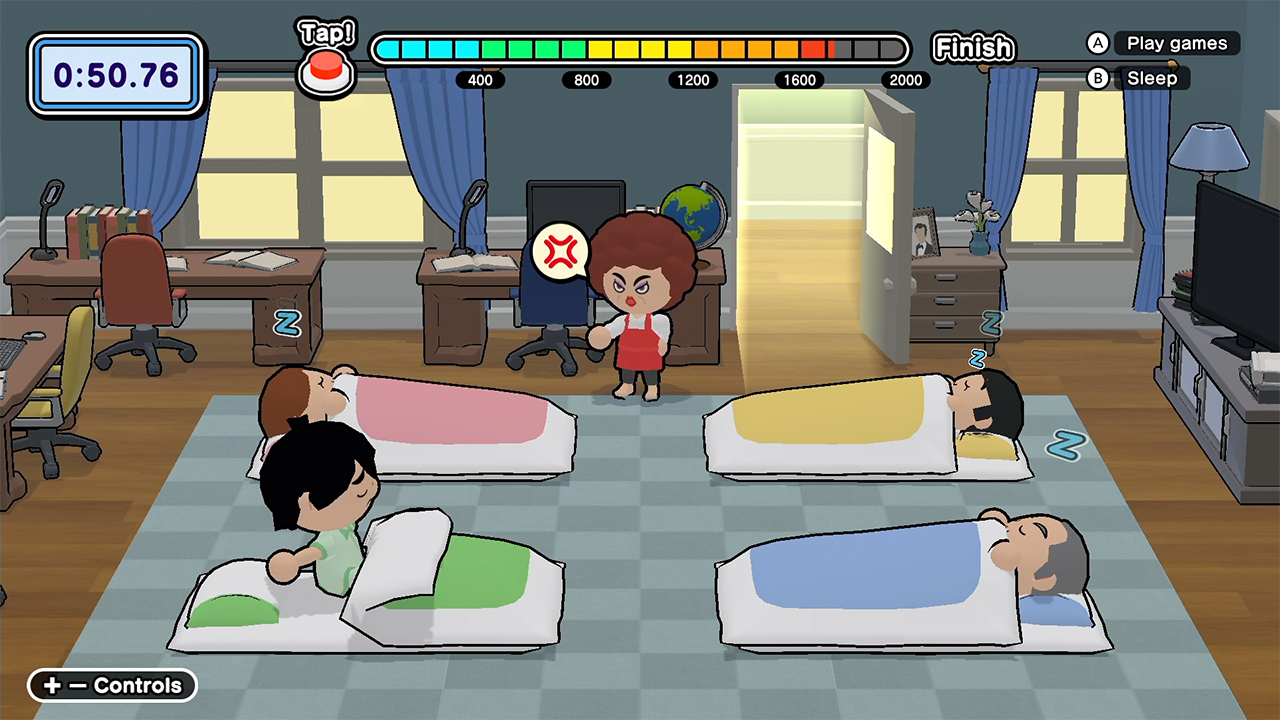The height and width of the screenshot is (720, 1280).
Task: Click the angry mom character
Action: coord(640,300)
